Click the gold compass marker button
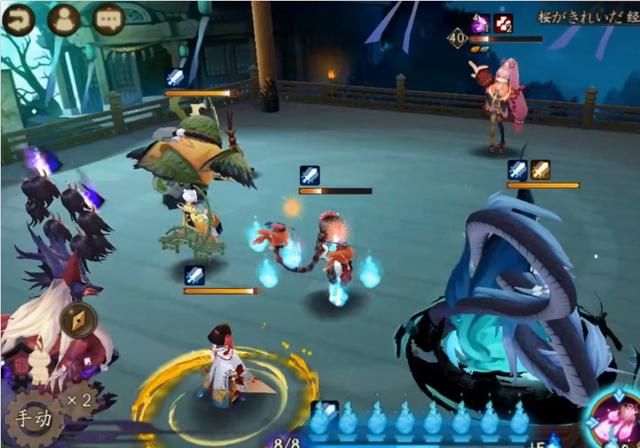 click(x=78, y=321)
